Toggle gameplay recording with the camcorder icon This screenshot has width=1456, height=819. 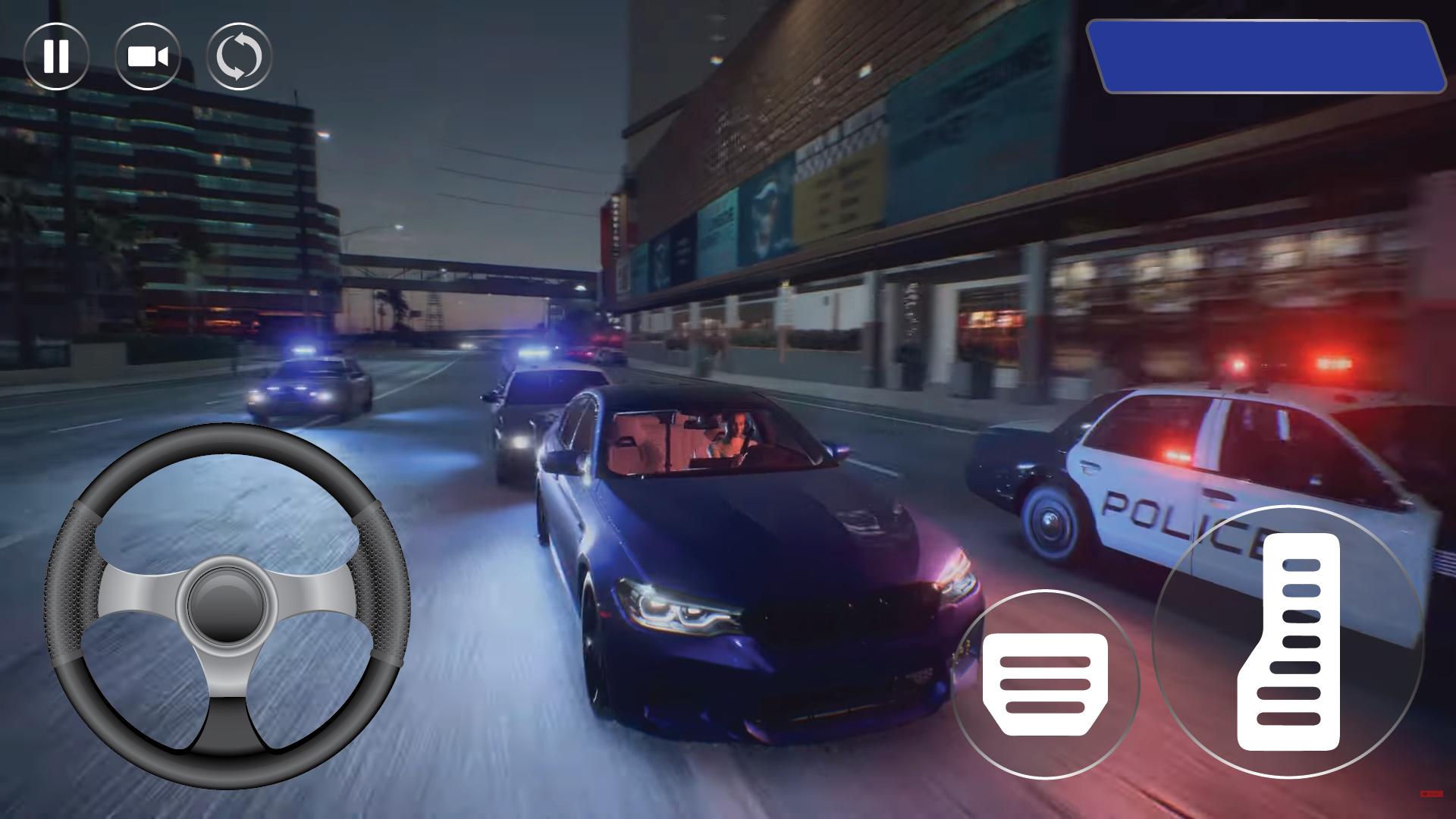146,56
